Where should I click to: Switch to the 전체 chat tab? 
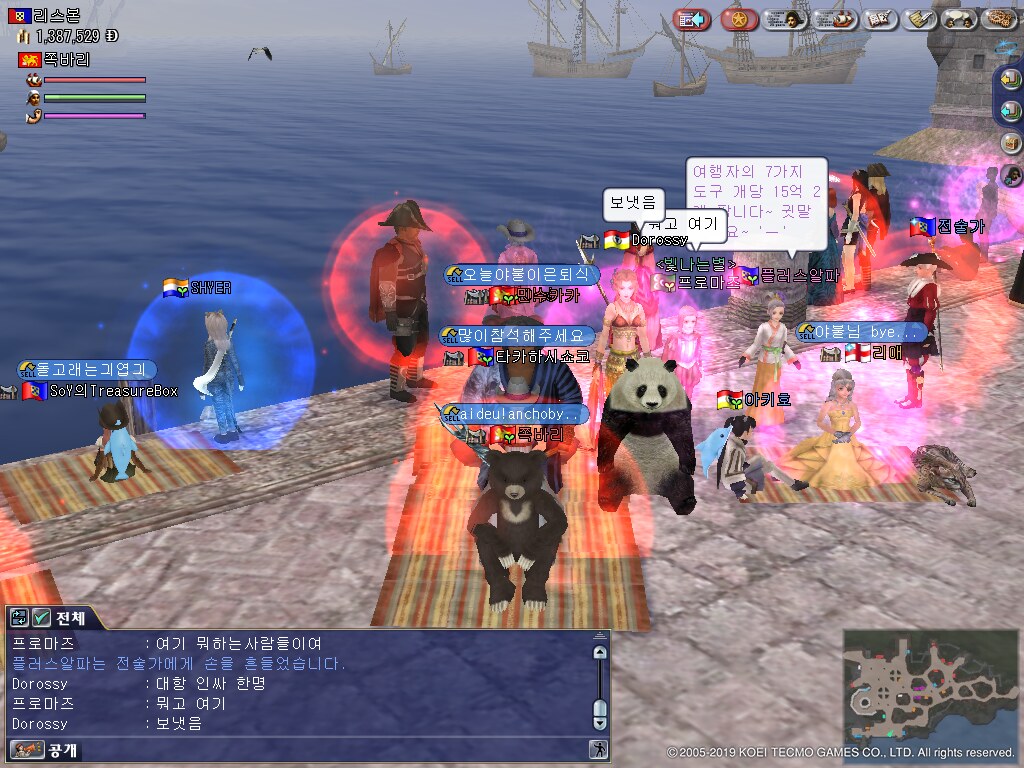[x=72, y=617]
